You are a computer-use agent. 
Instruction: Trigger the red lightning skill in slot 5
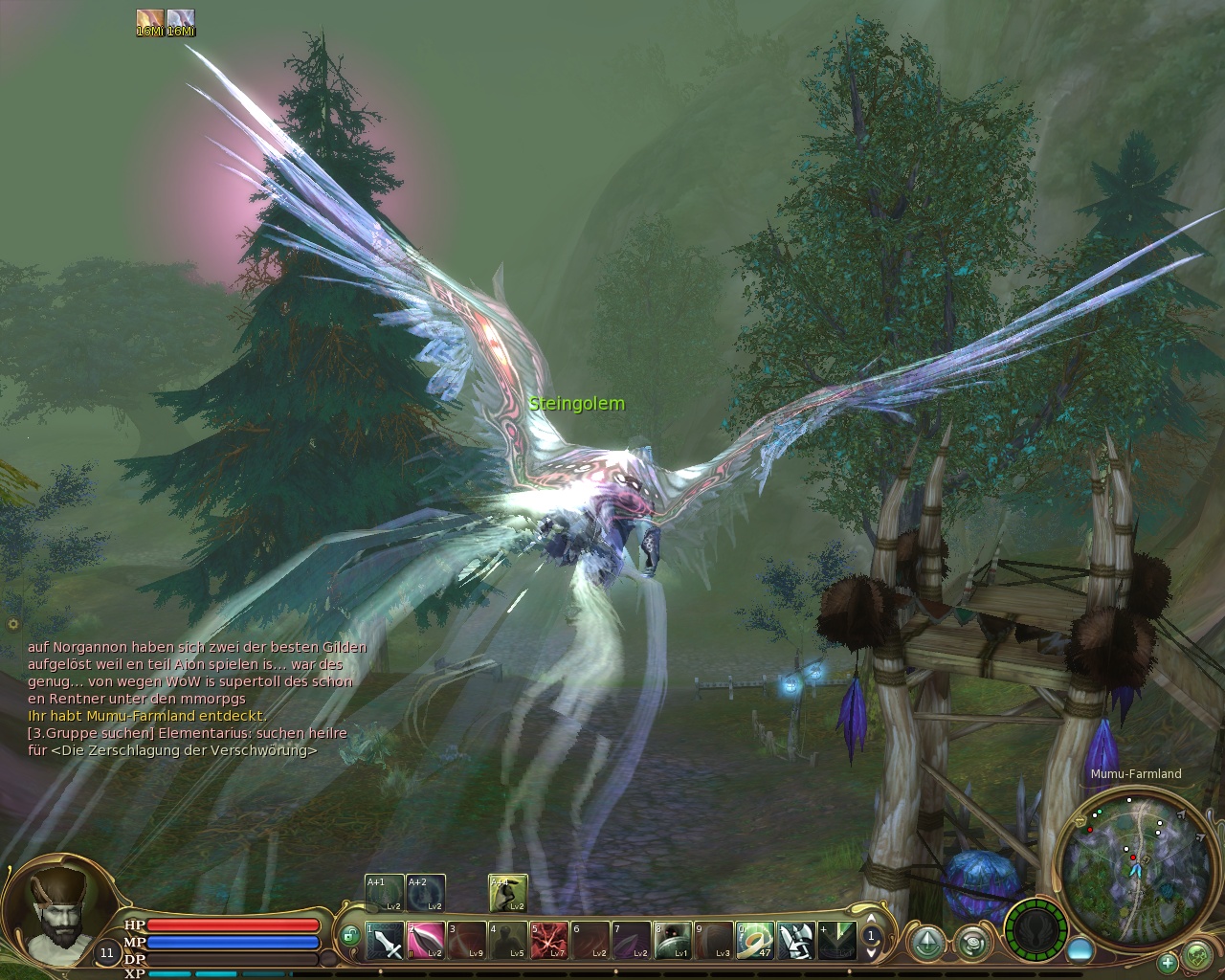pyautogui.click(x=549, y=941)
